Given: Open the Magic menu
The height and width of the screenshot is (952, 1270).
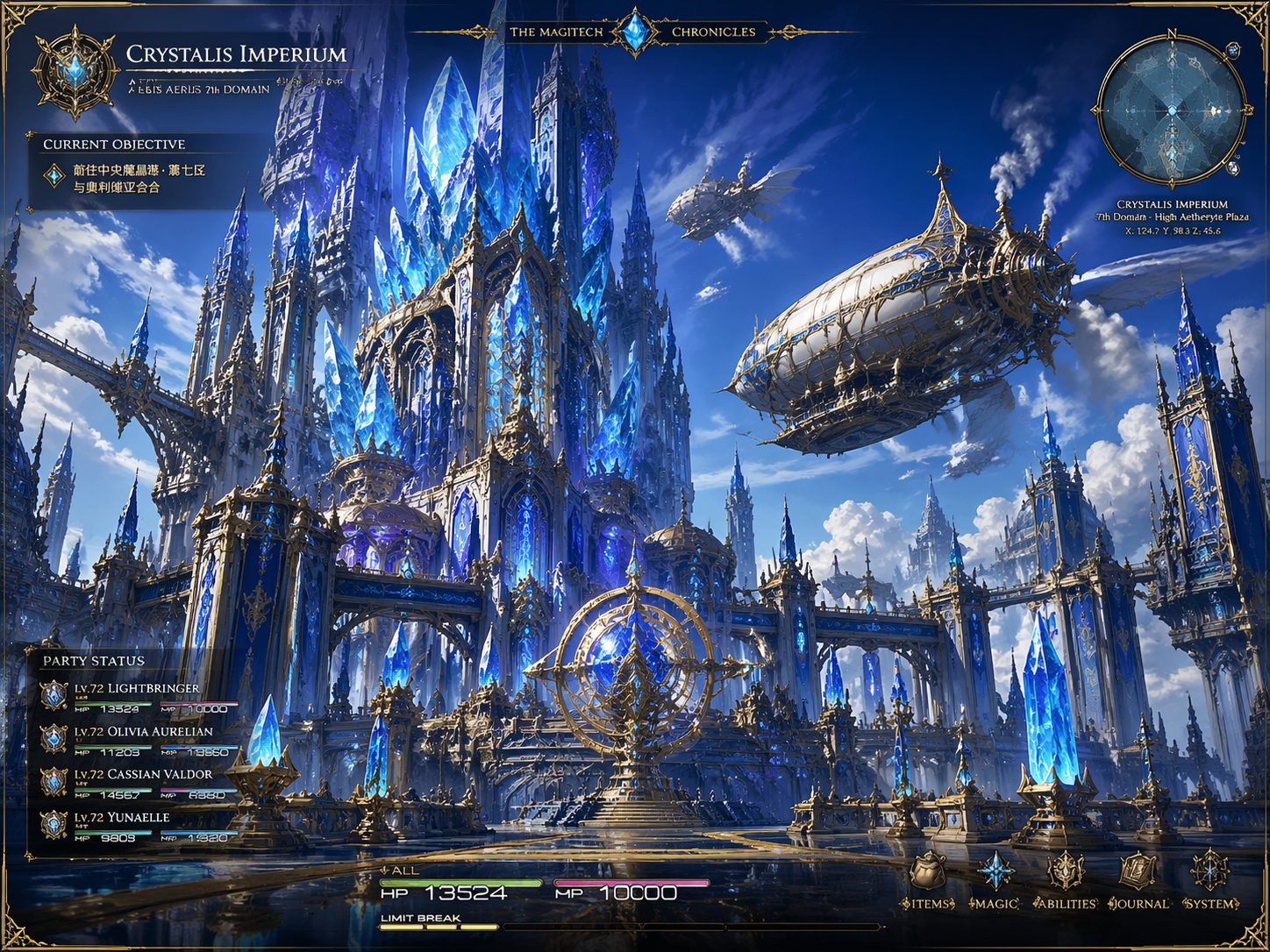Looking at the screenshot, I should click(x=995, y=879).
